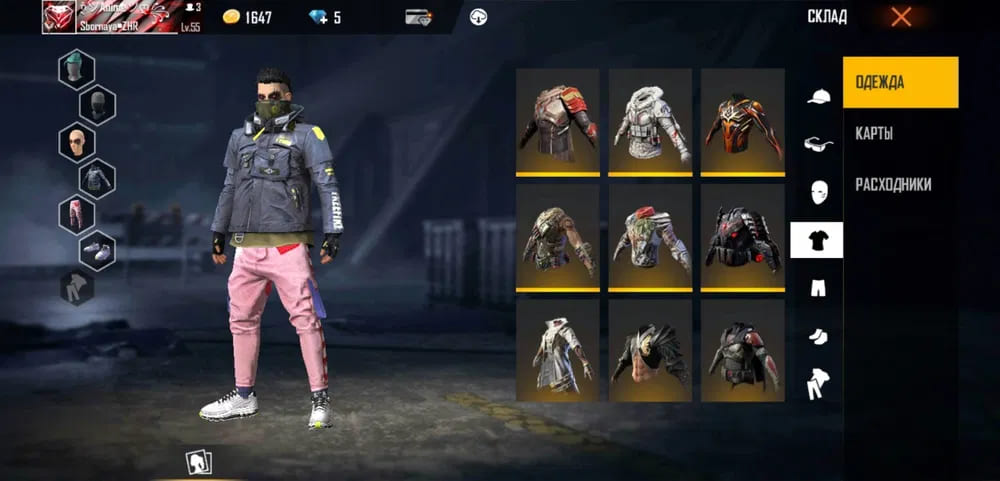Open the equipped white sneakers hexagon slot

[97, 250]
